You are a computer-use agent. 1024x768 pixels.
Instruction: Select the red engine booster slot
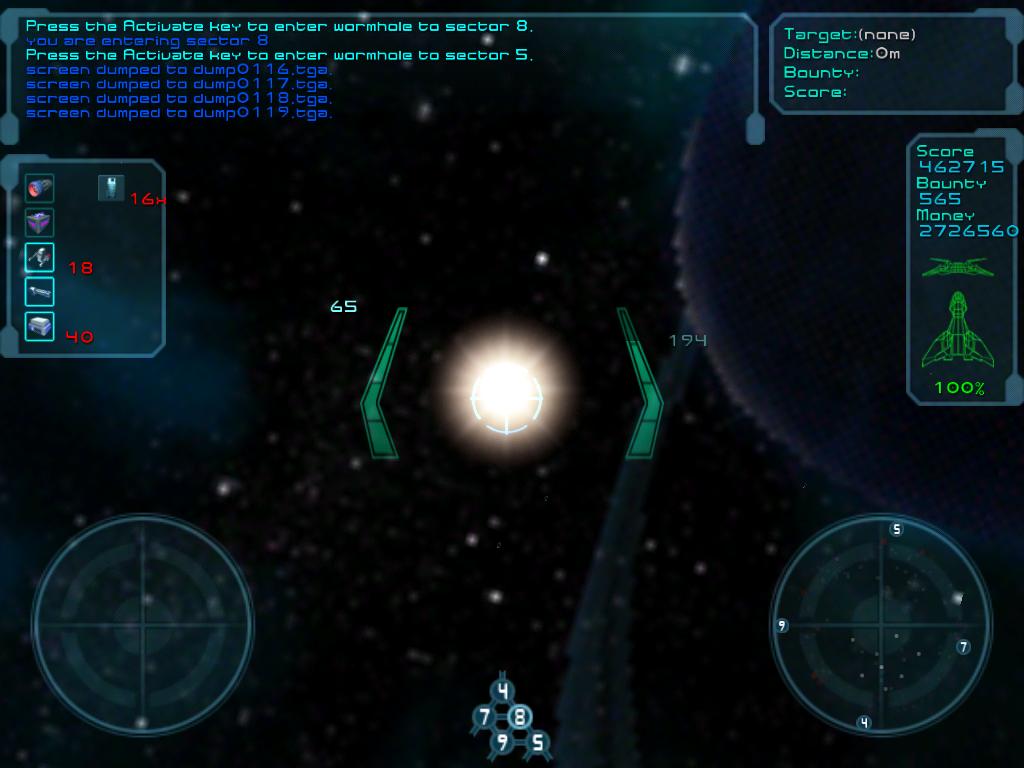pyautogui.click(x=40, y=188)
